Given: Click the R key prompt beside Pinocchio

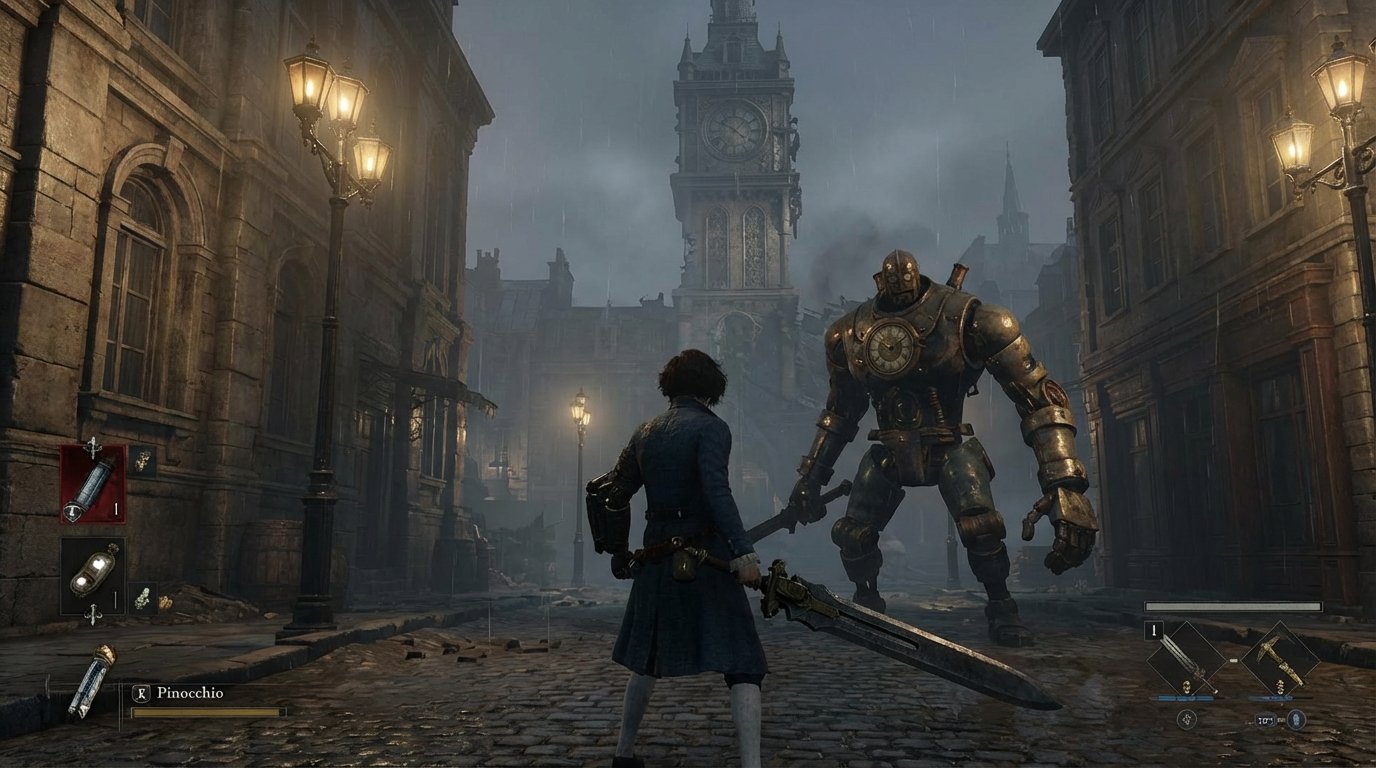Looking at the screenshot, I should (142, 691).
